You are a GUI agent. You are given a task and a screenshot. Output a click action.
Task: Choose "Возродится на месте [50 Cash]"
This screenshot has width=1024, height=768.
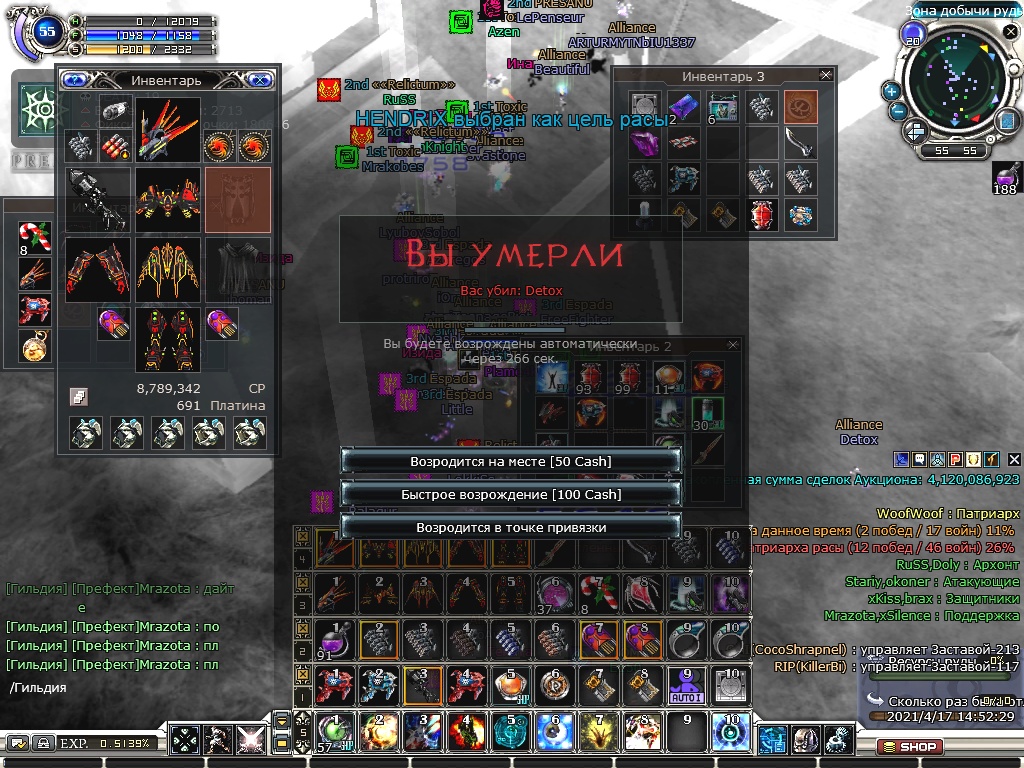pyautogui.click(x=510, y=461)
